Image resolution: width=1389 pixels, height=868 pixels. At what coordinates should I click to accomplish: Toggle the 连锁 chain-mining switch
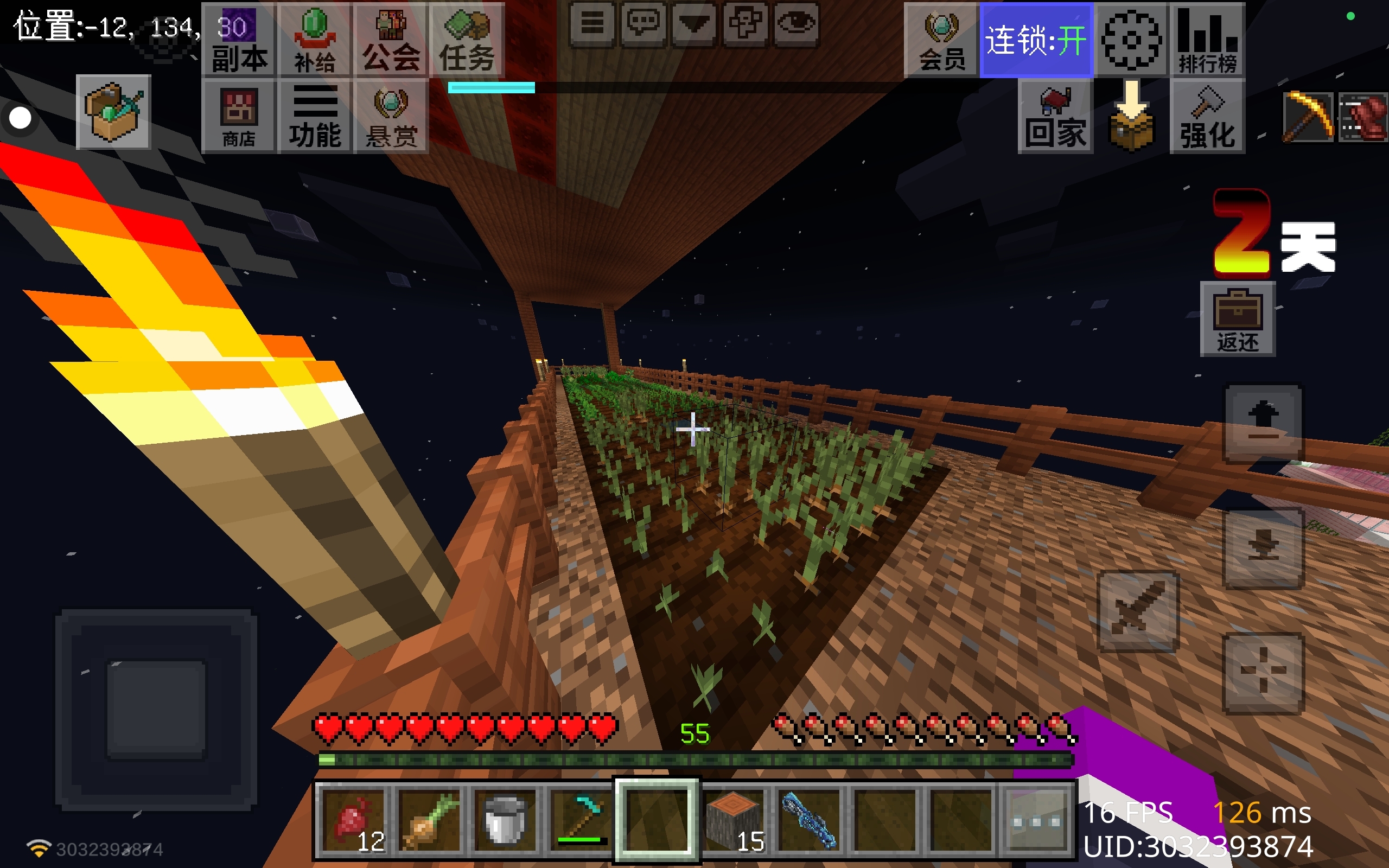1036,40
